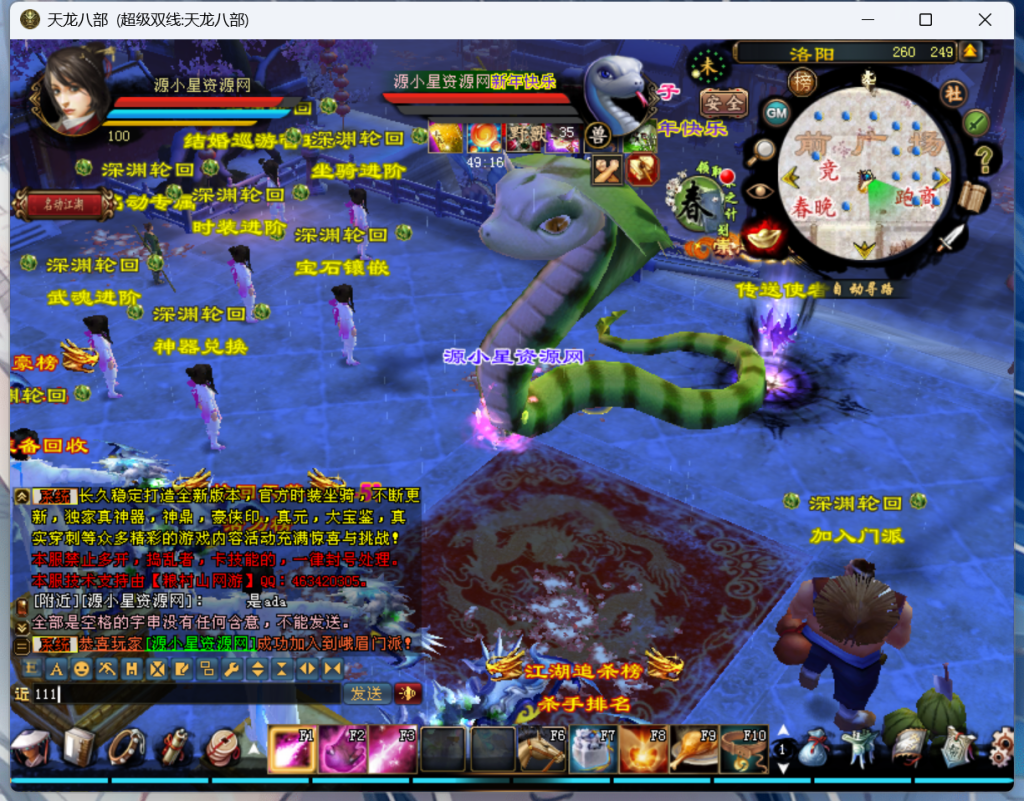Open the 安全 safety button
Viewport: 1024px width, 801px height.
point(722,102)
